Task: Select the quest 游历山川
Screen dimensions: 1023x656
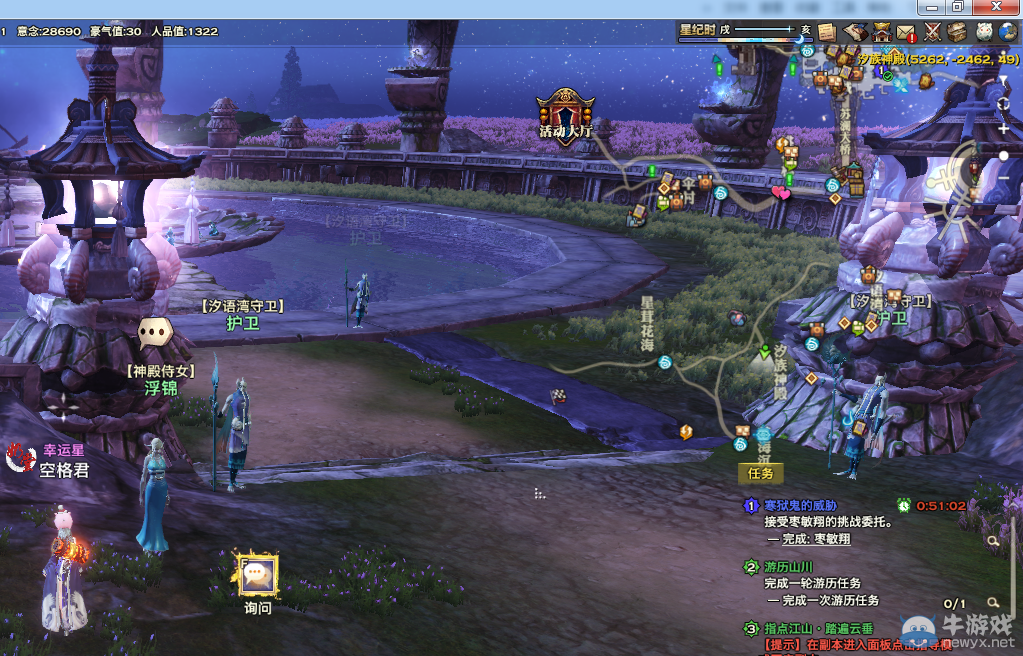Action: coord(789,567)
